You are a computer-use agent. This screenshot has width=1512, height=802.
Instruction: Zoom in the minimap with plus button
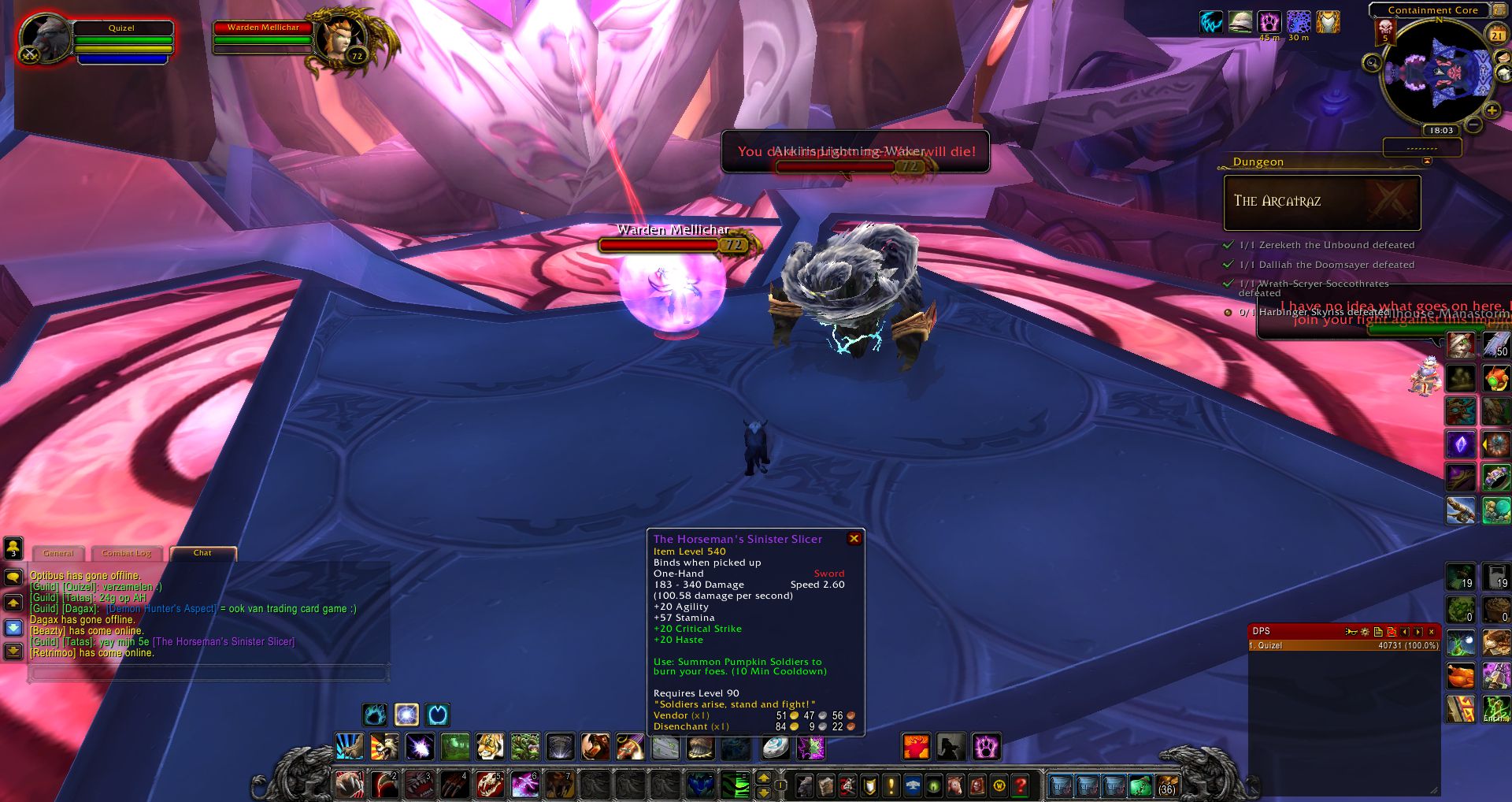1492,111
